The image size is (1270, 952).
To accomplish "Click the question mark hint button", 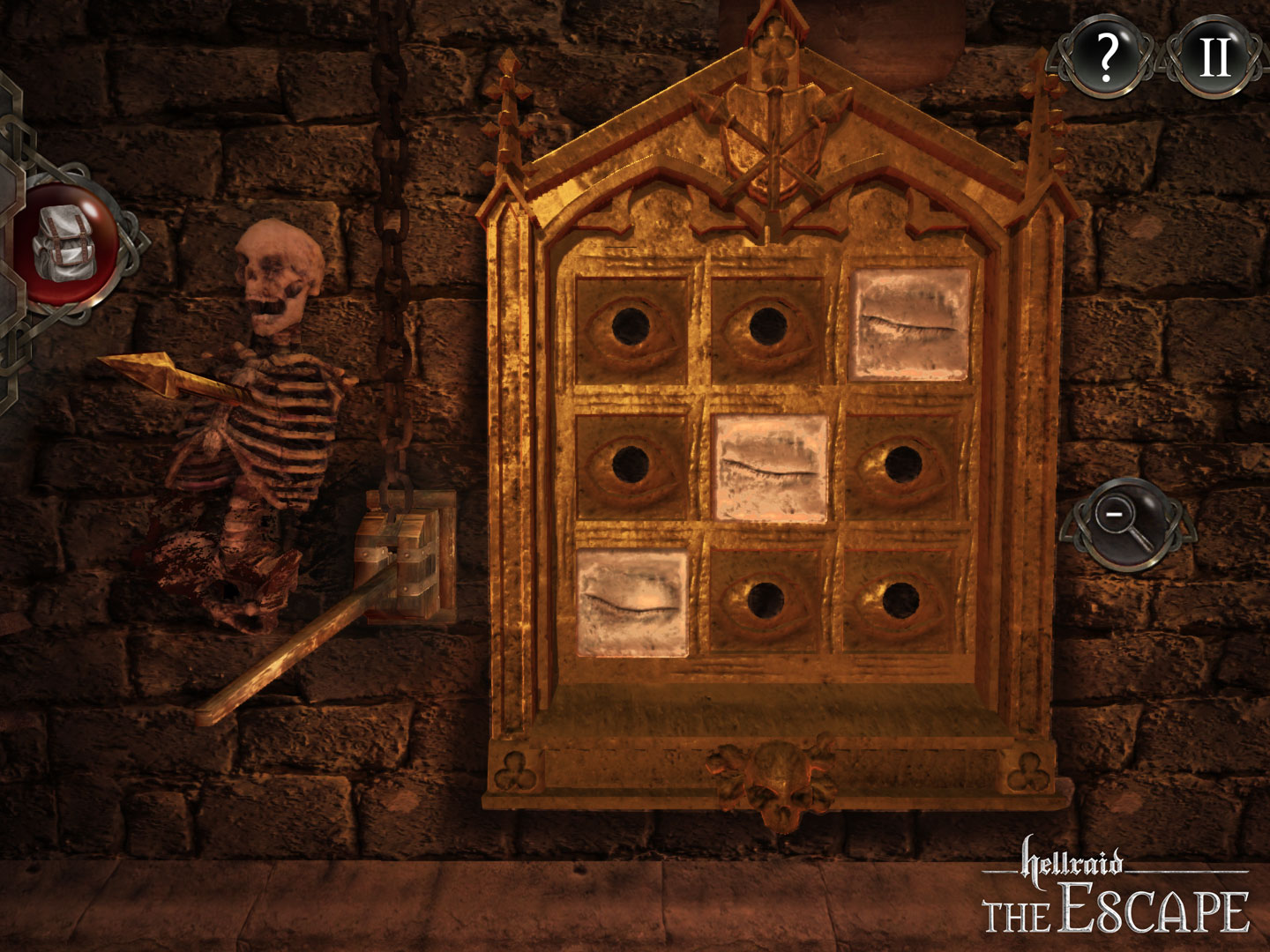I will (1108, 59).
